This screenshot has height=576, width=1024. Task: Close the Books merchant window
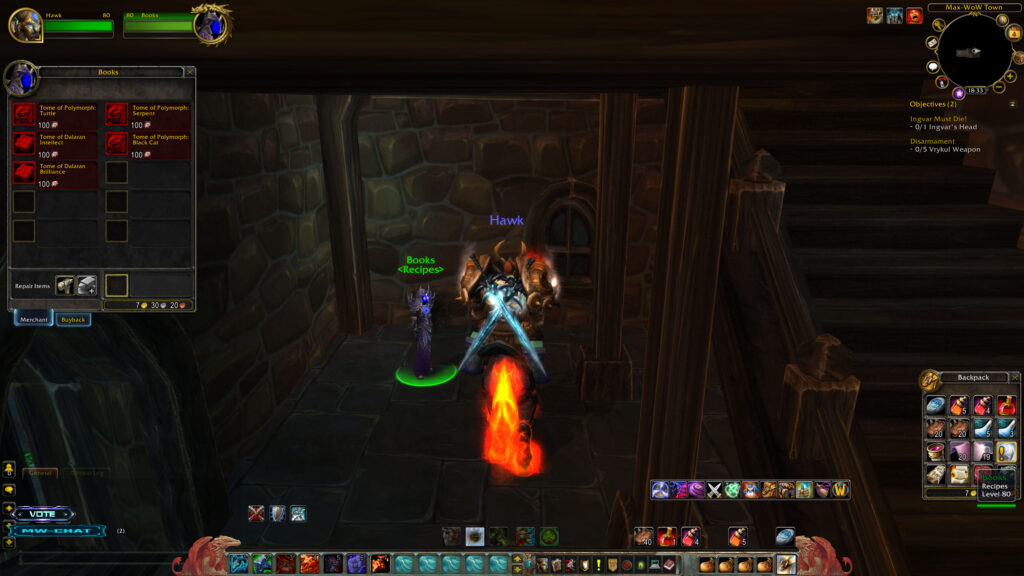coord(190,72)
